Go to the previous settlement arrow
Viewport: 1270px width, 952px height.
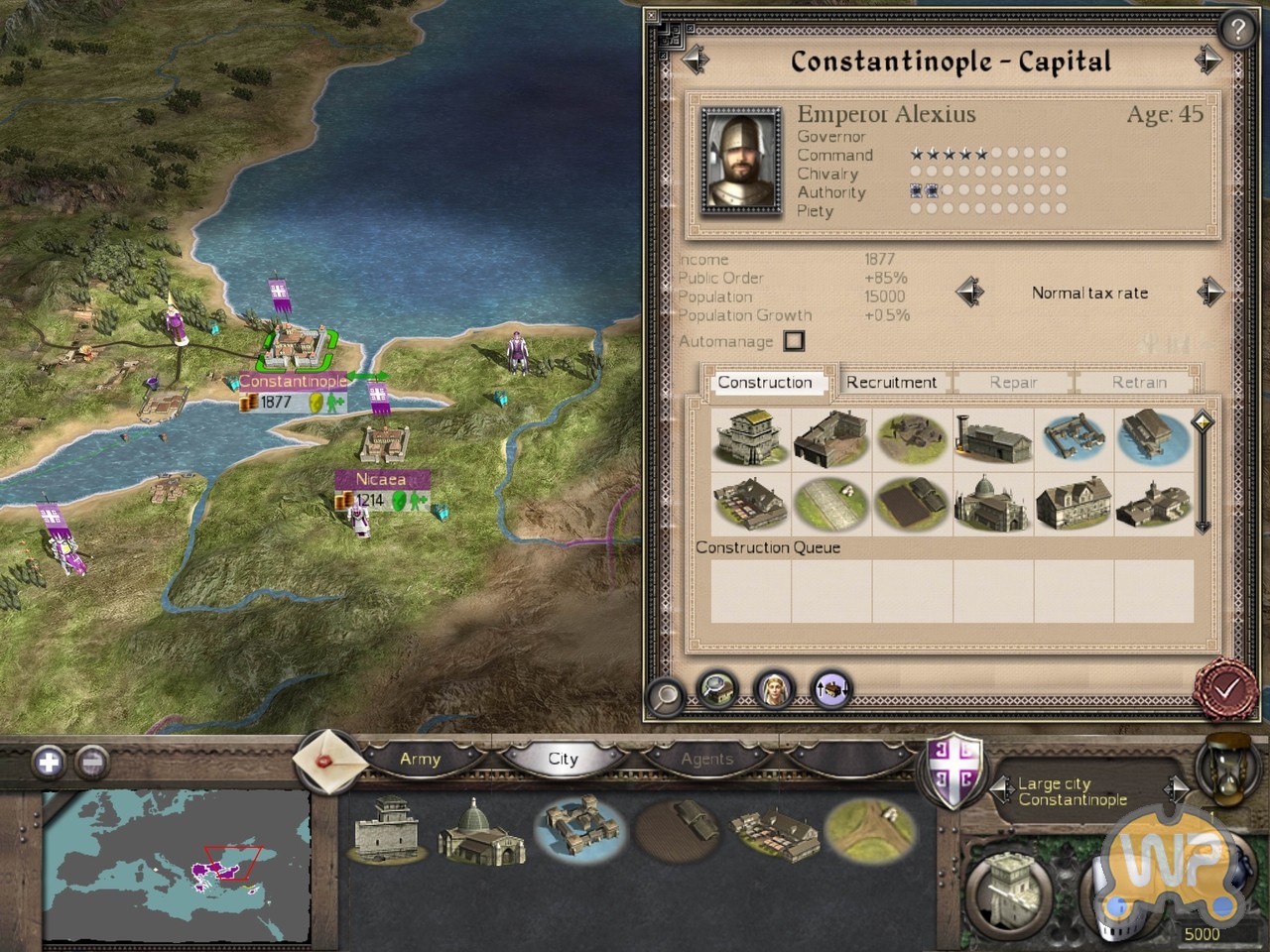[x=696, y=61]
